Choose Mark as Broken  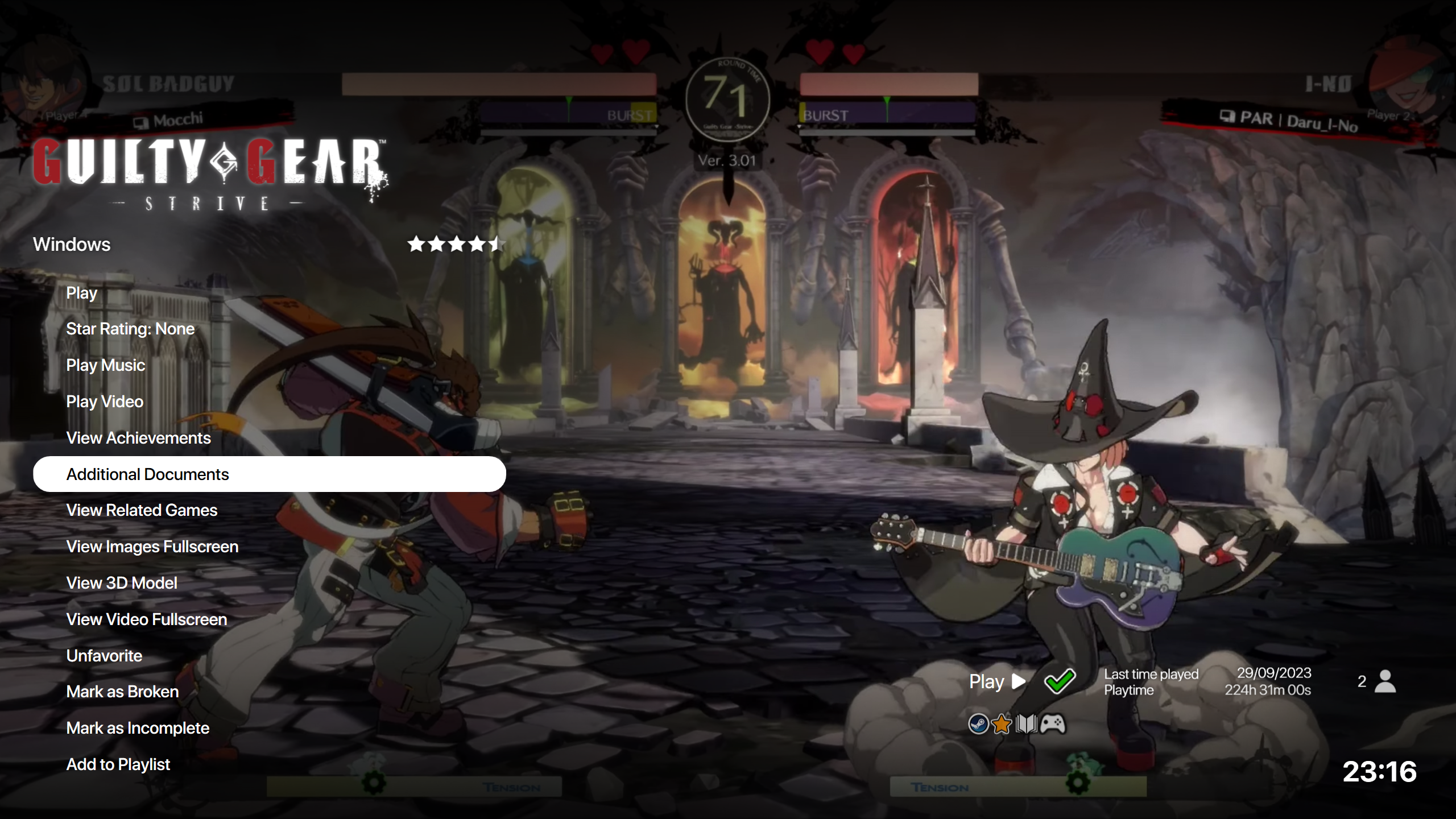[122, 692]
